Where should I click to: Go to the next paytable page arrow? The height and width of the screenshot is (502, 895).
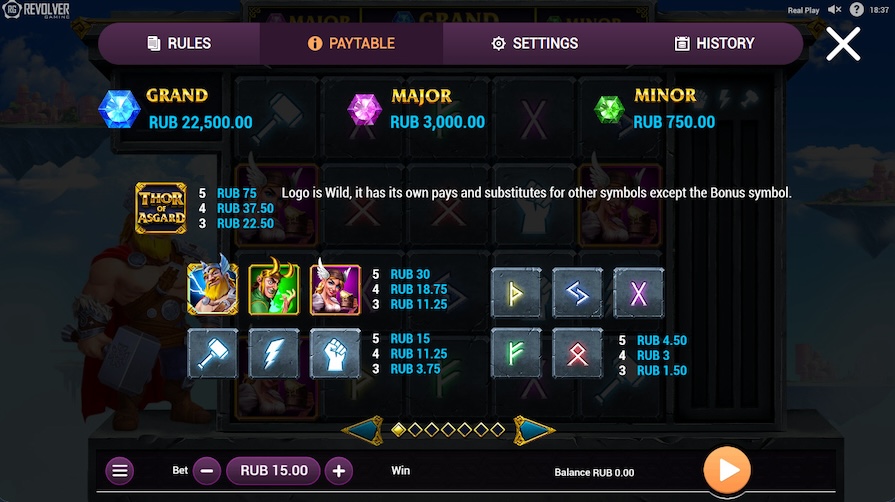(533, 430)
